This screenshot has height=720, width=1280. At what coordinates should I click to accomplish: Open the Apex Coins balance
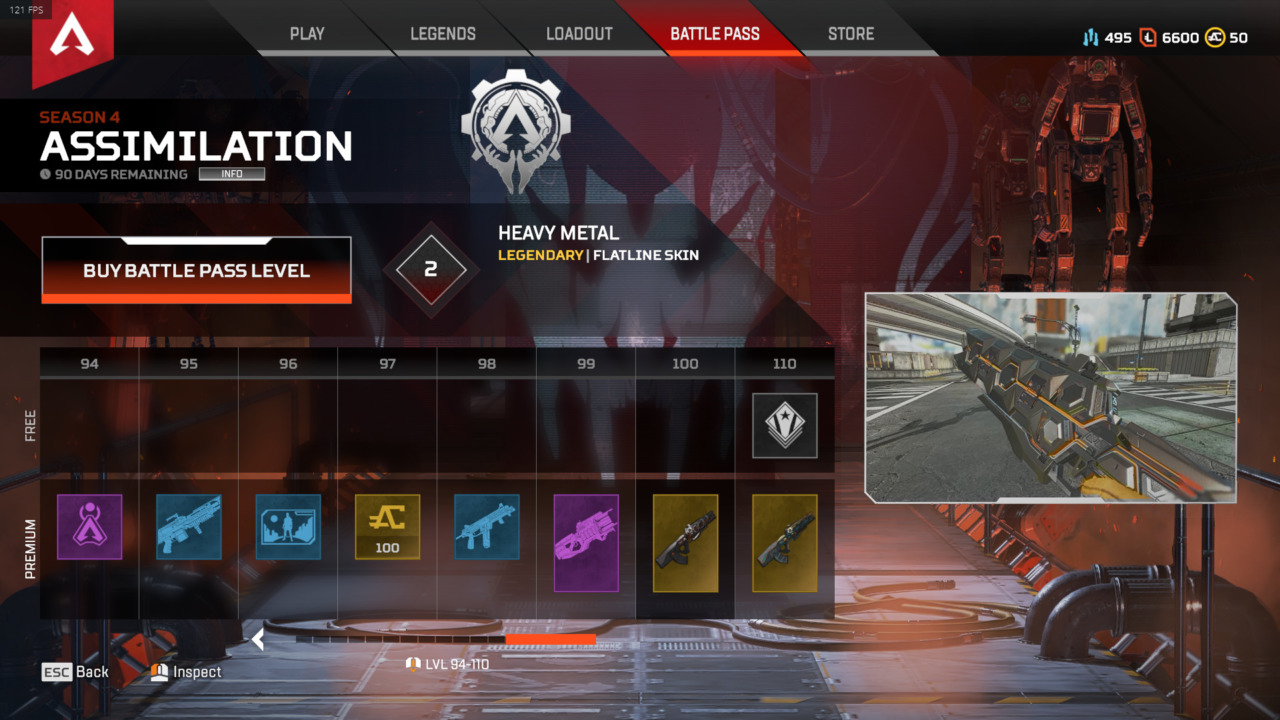(1226, 38)
